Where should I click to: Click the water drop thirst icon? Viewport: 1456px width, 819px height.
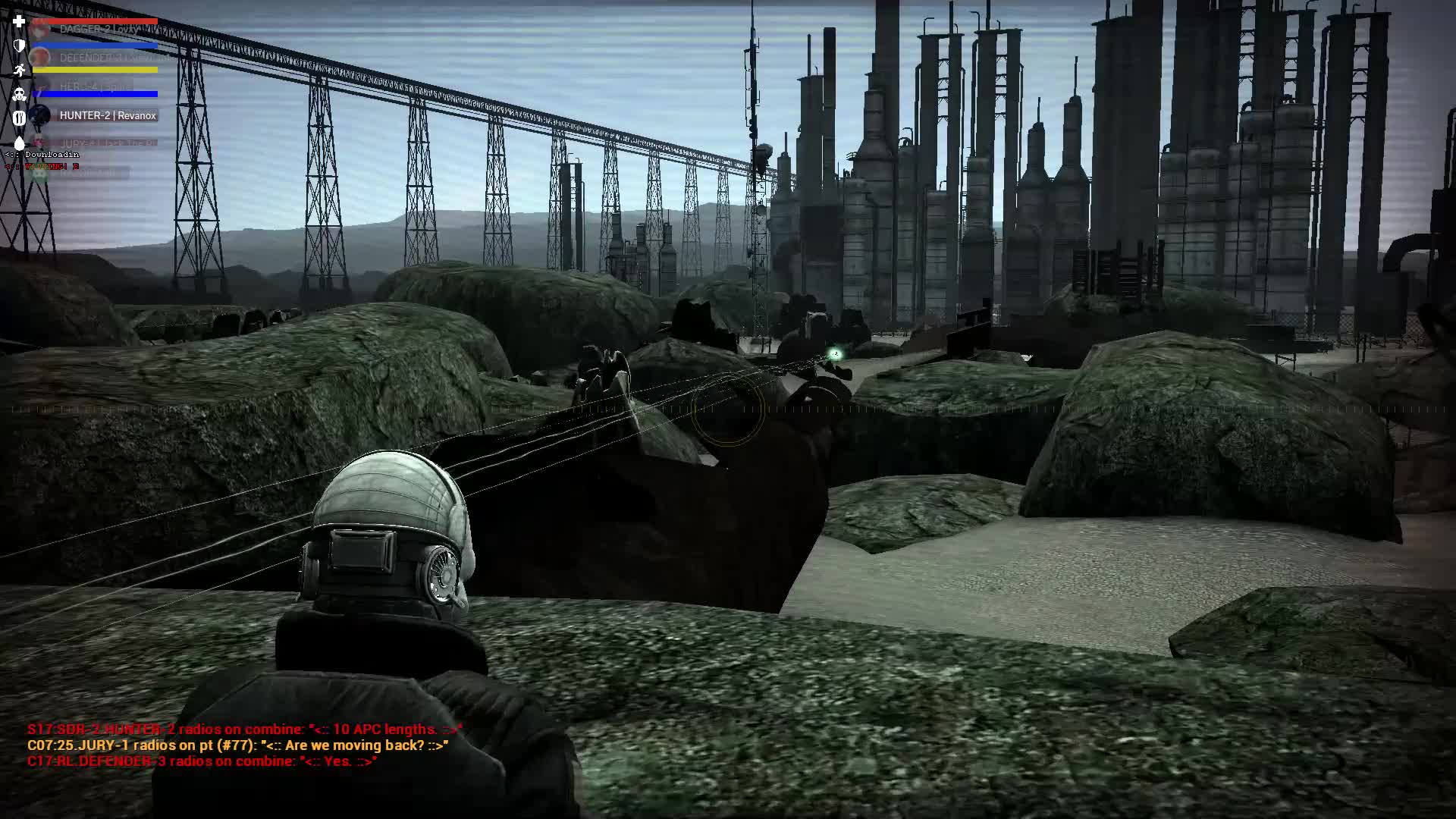[19, 143]
